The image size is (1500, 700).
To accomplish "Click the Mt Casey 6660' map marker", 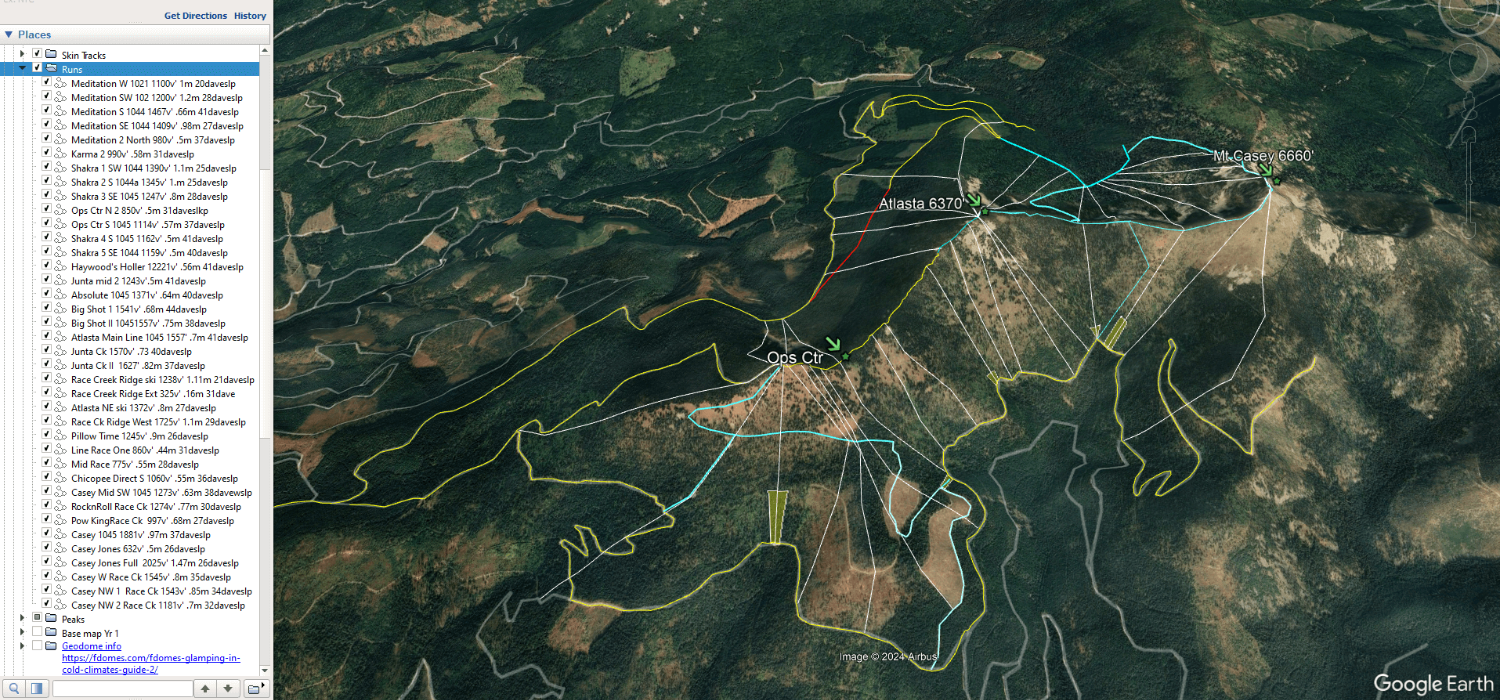I will coord(1277,180).
